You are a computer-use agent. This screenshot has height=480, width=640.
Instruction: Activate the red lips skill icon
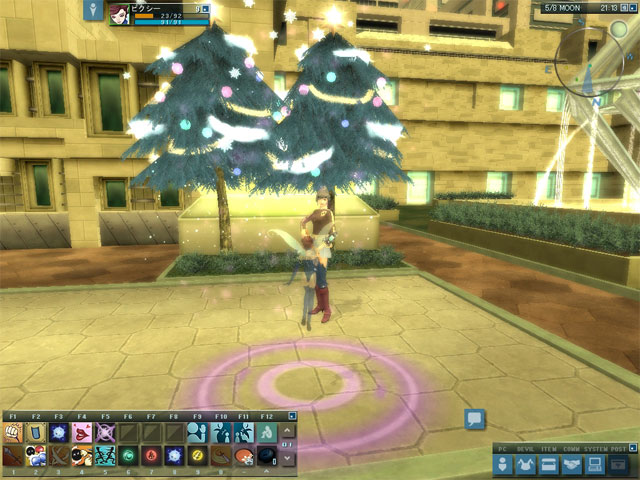(x=82, y=432)
